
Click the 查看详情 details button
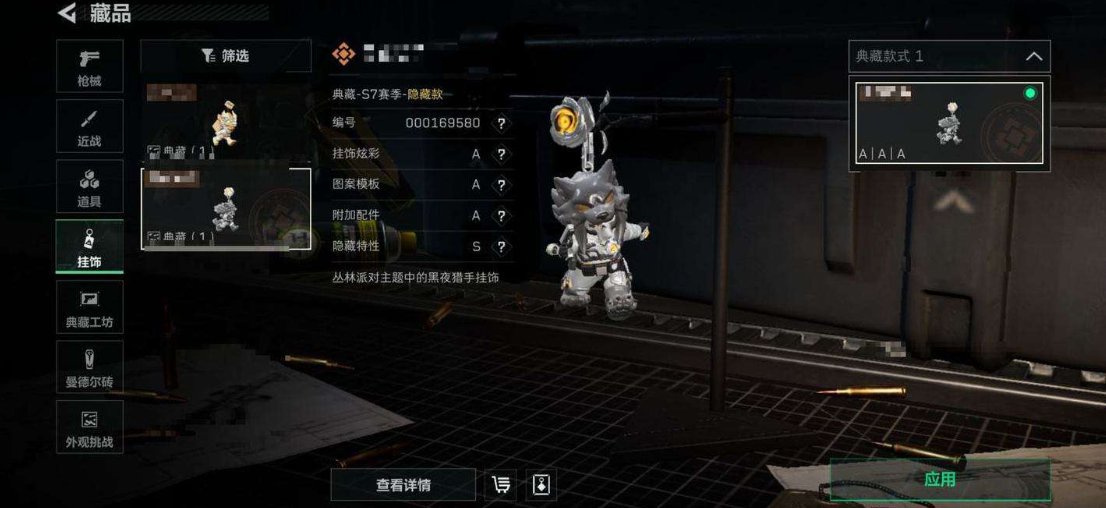click(403, 485)
